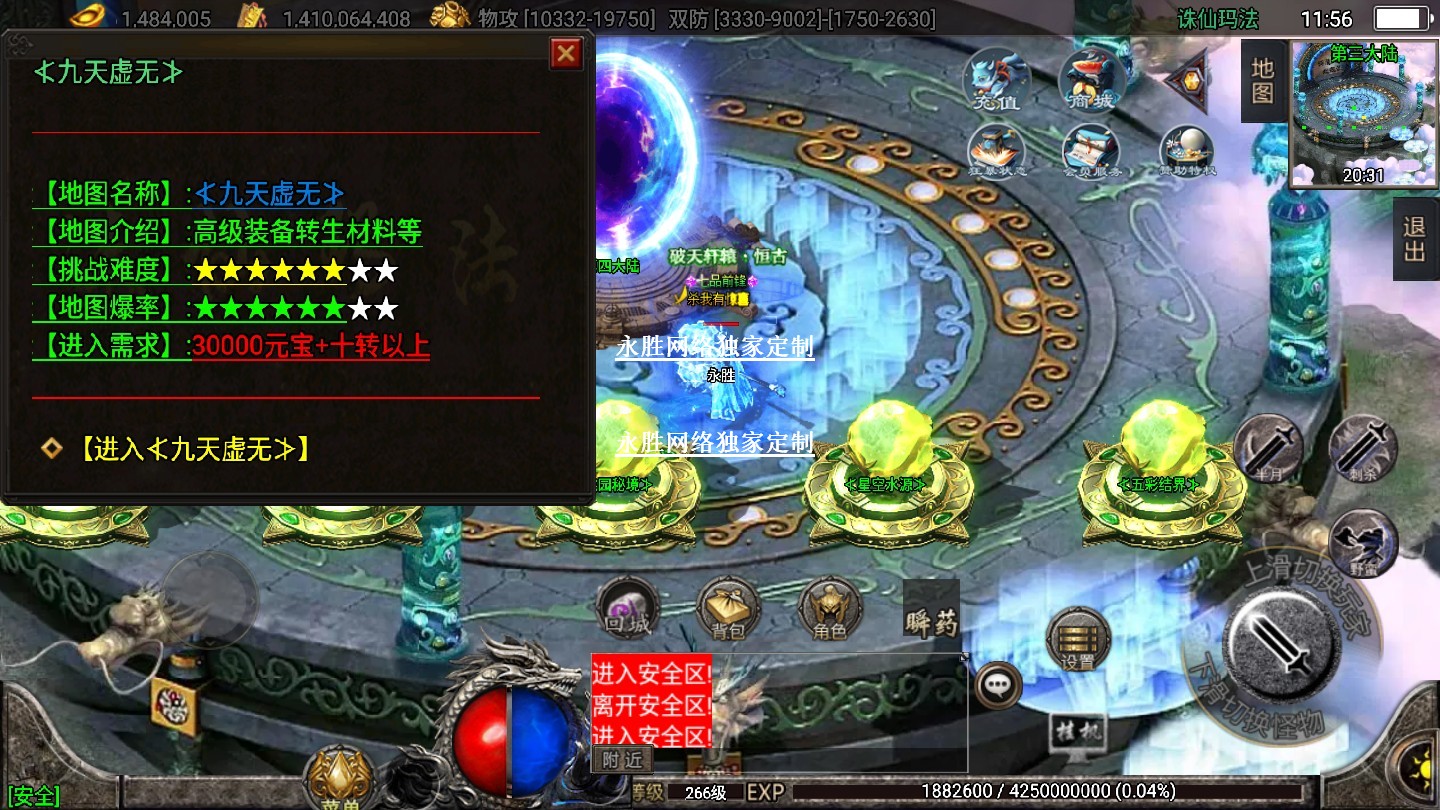This screenshot has width=1440, height=810.
Task: Open the chat speech bubble button
Action: point(998,685)
